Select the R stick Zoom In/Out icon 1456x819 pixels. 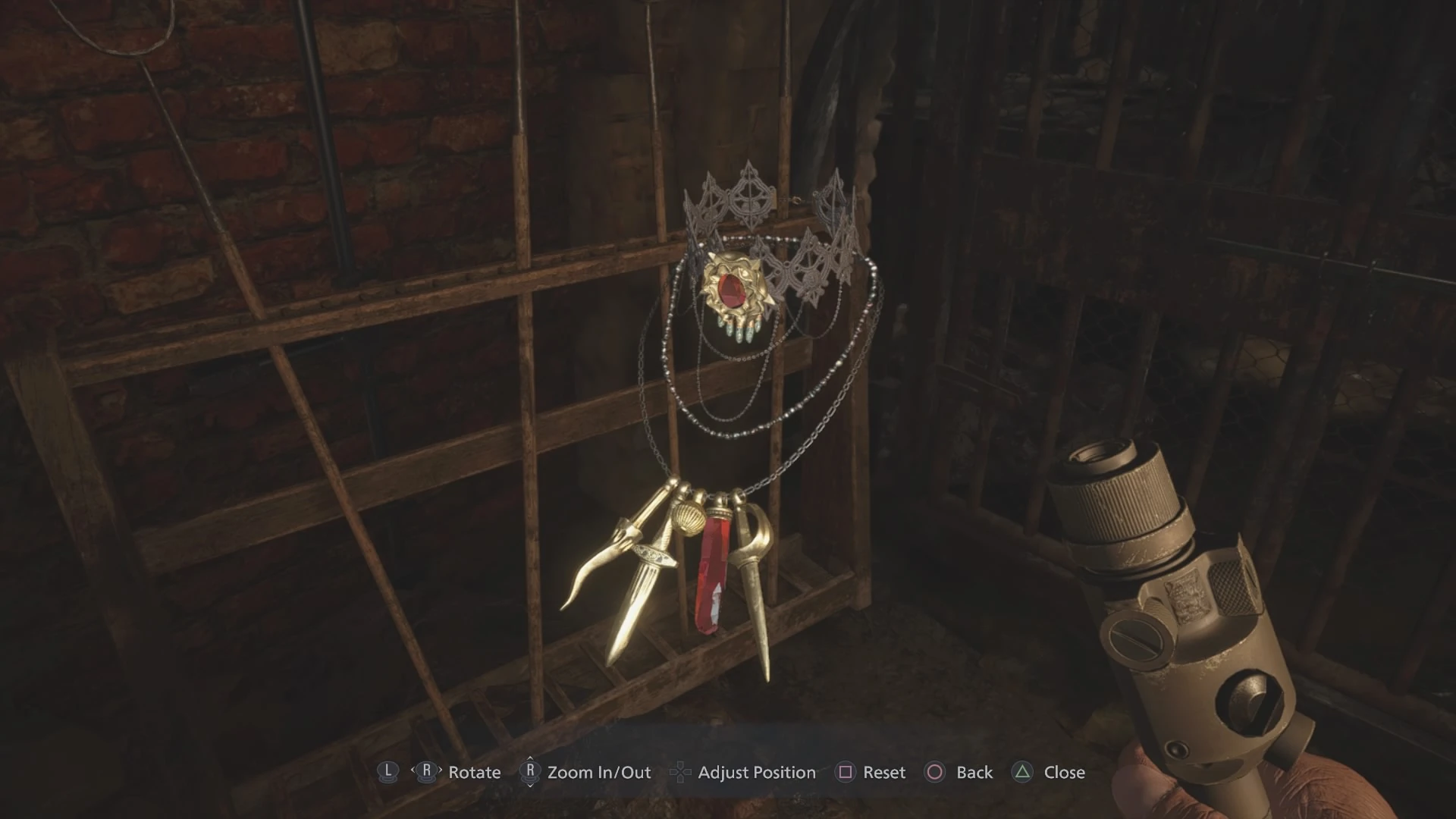[x=532, y=772]
